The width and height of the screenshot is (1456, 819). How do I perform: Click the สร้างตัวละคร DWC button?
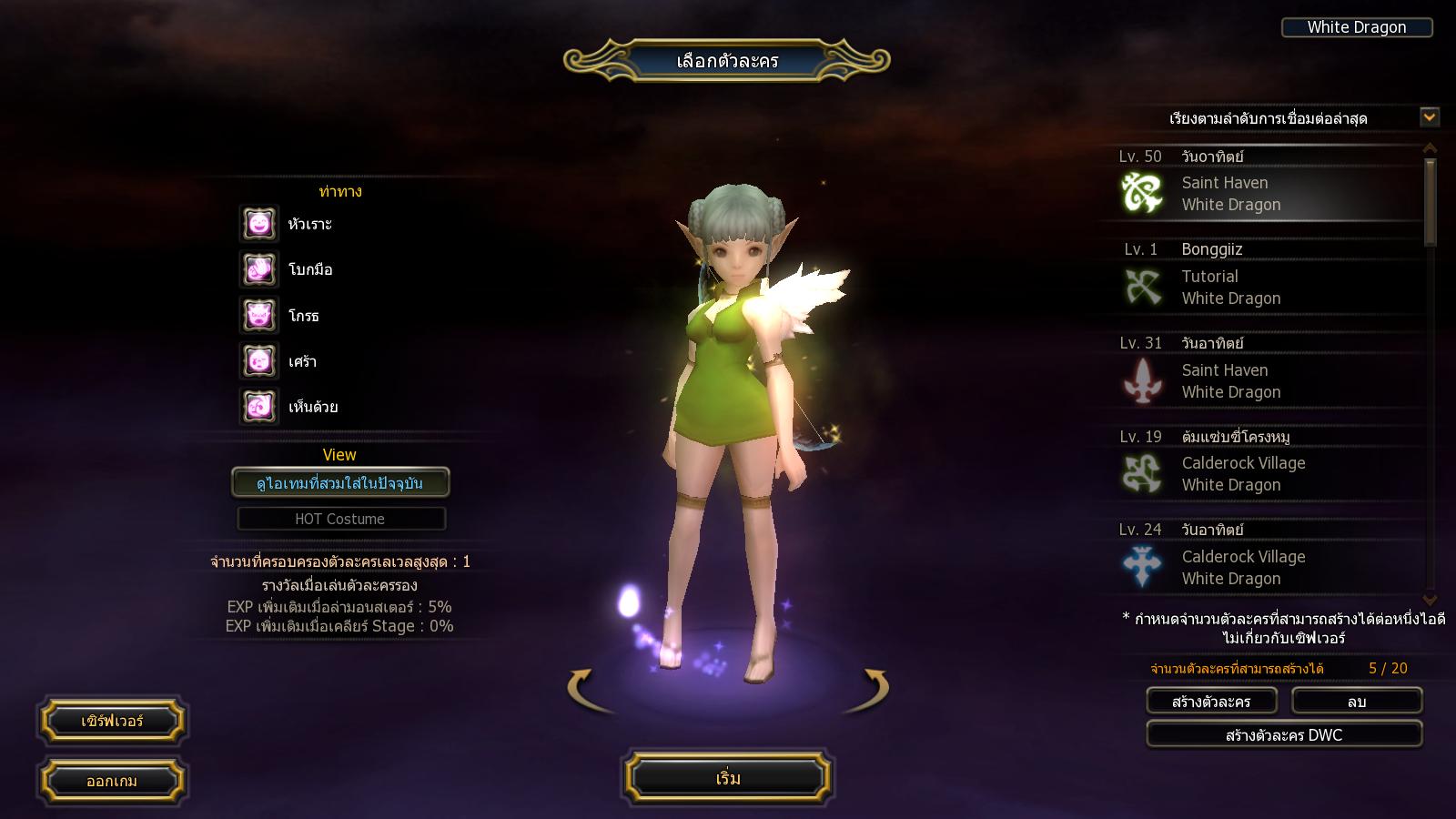(x=1283, y=734)
